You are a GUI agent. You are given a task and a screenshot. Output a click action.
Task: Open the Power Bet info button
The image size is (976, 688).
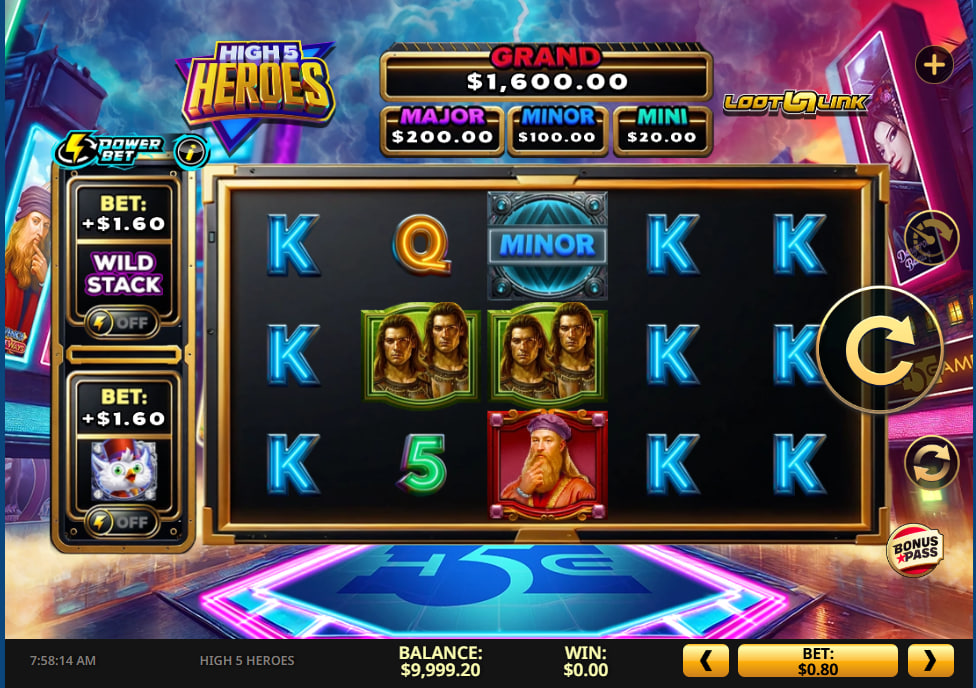[x=191, y=152]
